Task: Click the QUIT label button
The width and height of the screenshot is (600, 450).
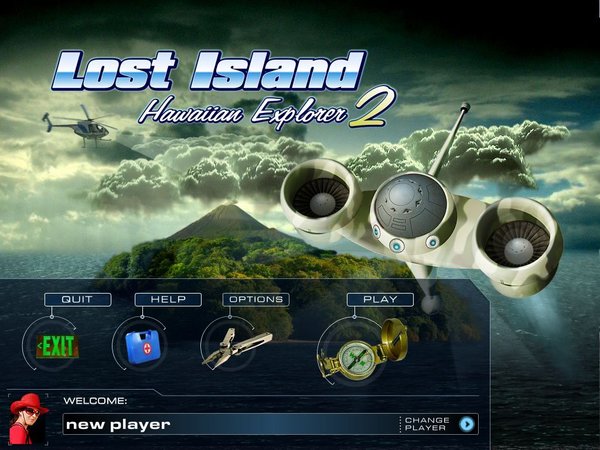Action: (x=72, y=299)
